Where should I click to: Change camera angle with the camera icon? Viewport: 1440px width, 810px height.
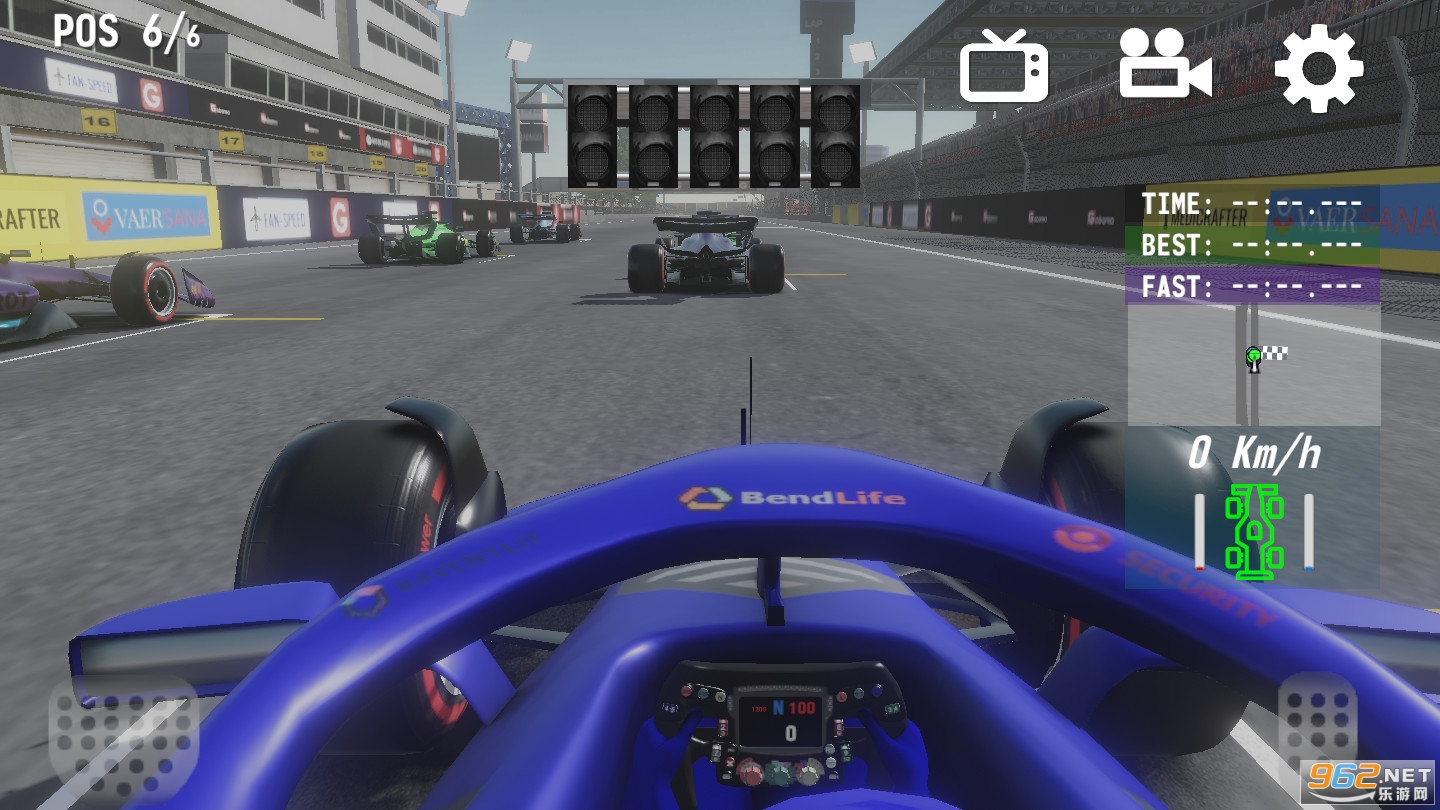click(x=1163, y=67)
